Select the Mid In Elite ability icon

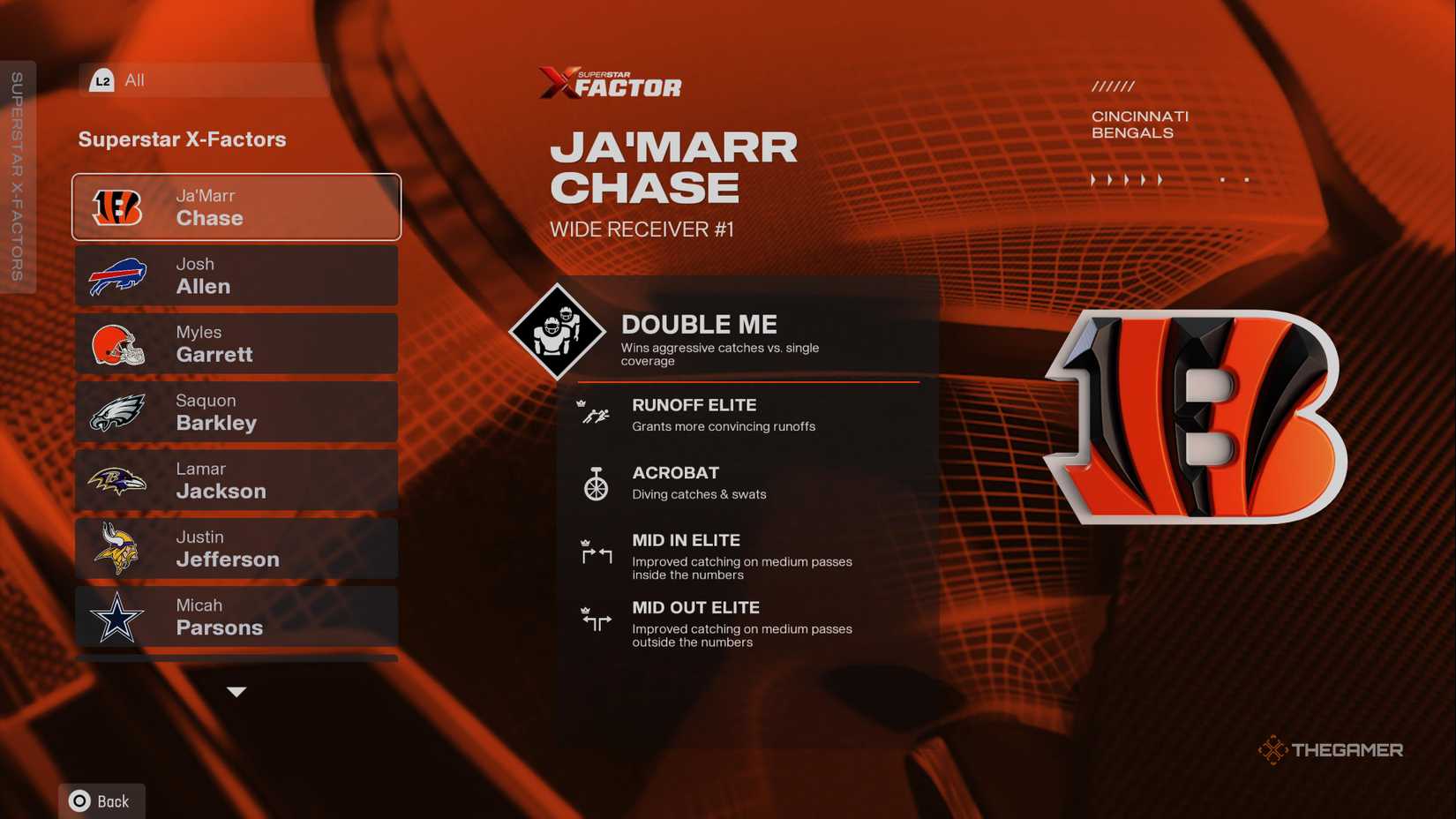[x=596, y=554]
